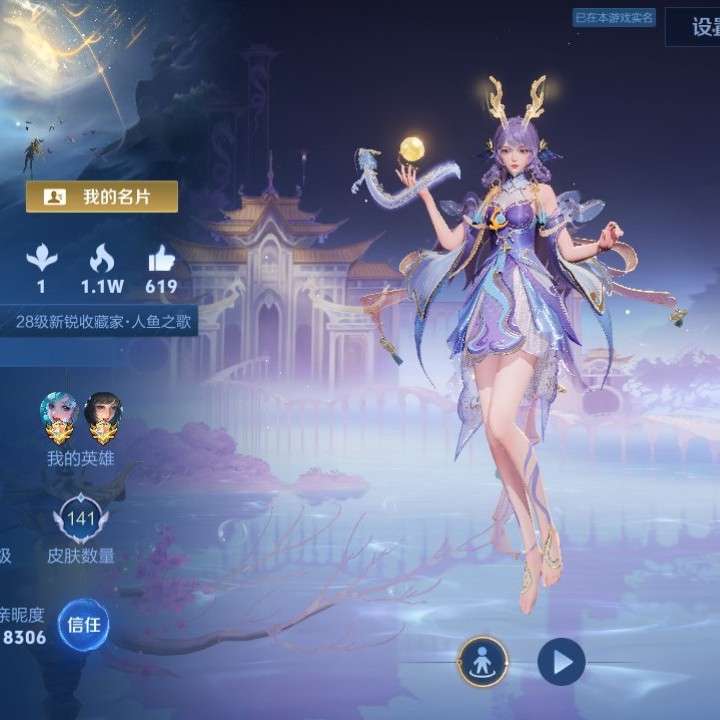720x720 pixels.
Task: Play the skin showcase animation
Action: 561,661
